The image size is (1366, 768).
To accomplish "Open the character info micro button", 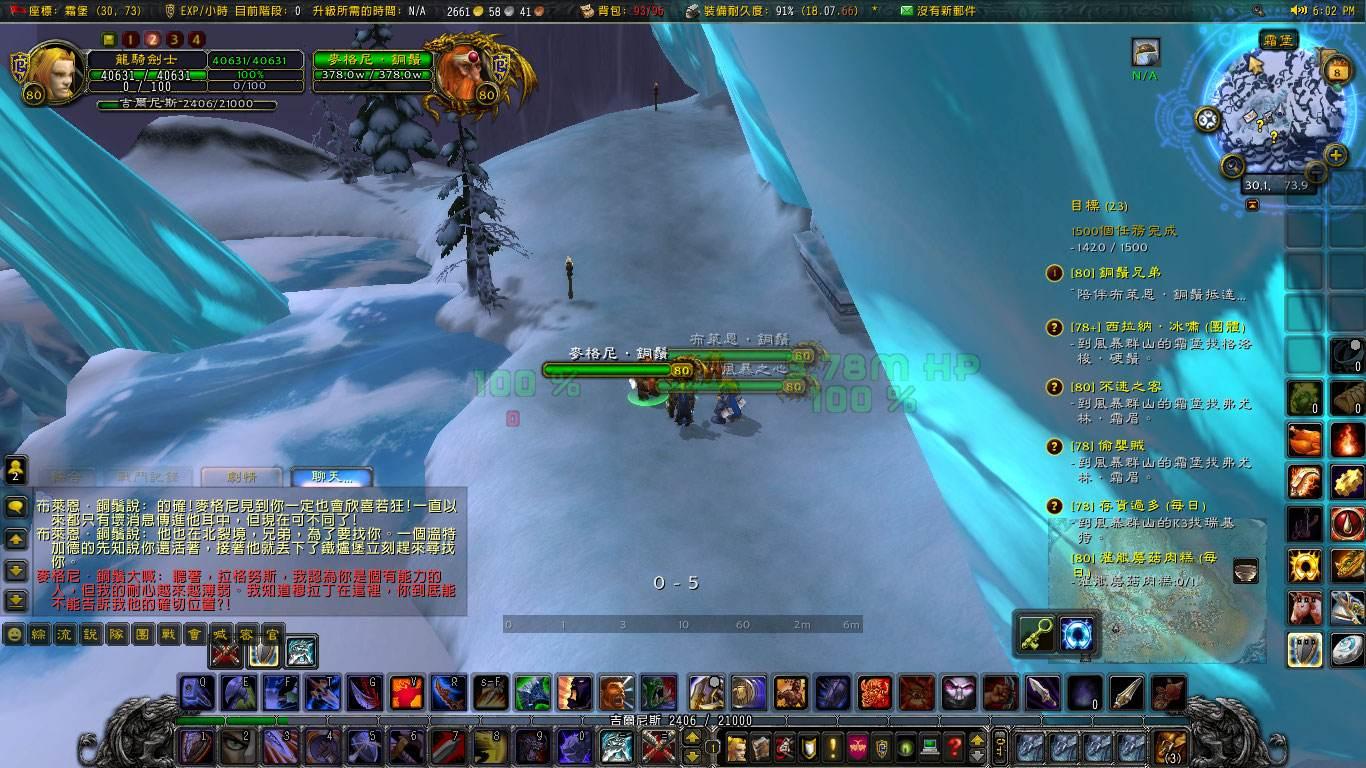I will coord(736,746).
